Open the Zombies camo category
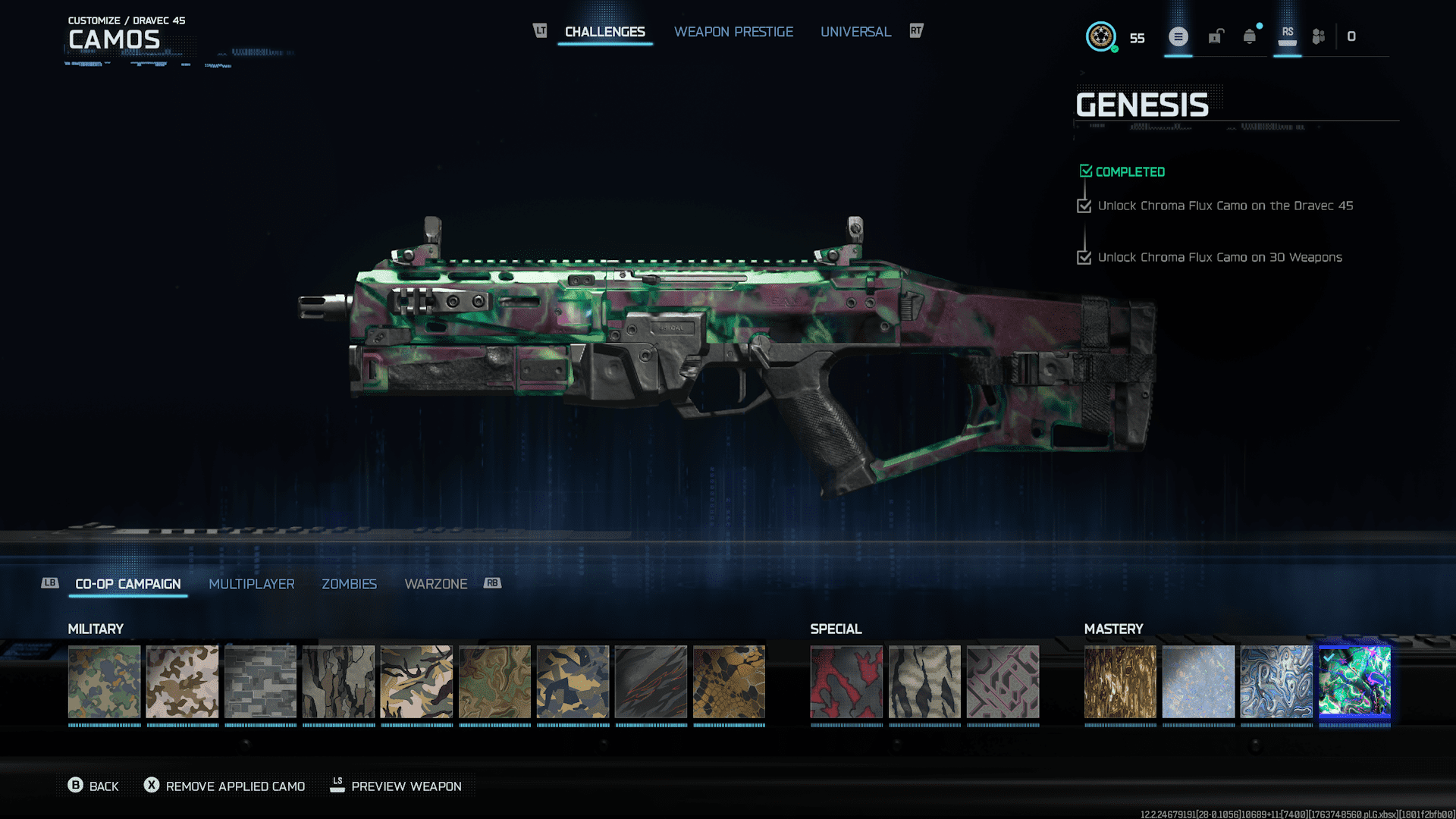Screen dimensions: 1456x819 pos(349,584)
